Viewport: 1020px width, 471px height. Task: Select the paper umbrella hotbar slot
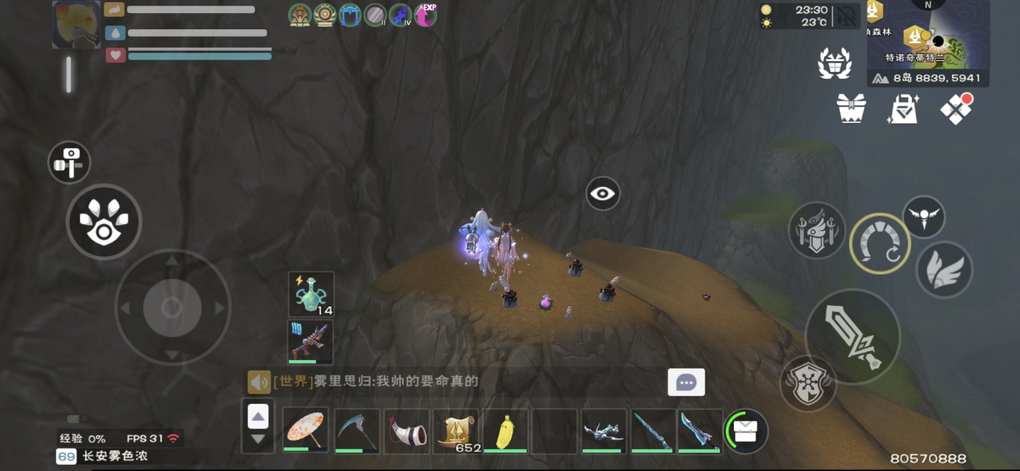point(306,430)
